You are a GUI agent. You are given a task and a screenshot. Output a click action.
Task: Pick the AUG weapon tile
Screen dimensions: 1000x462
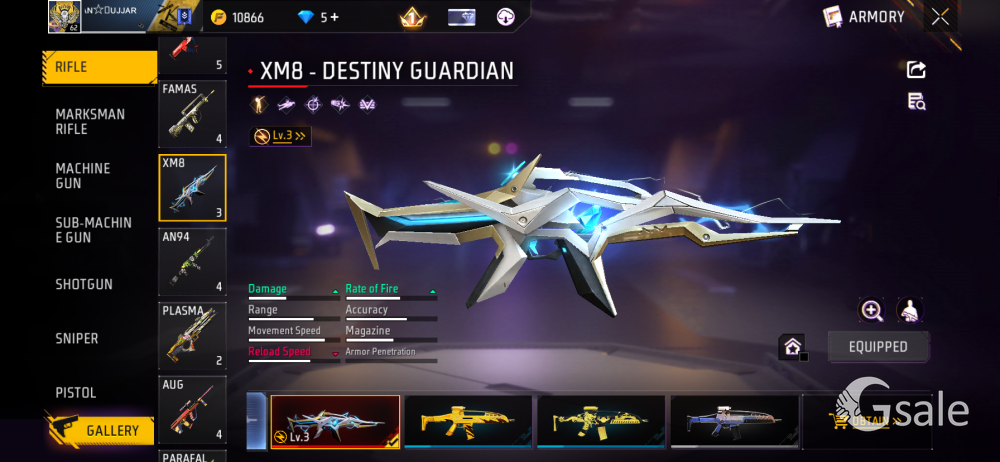192,409
